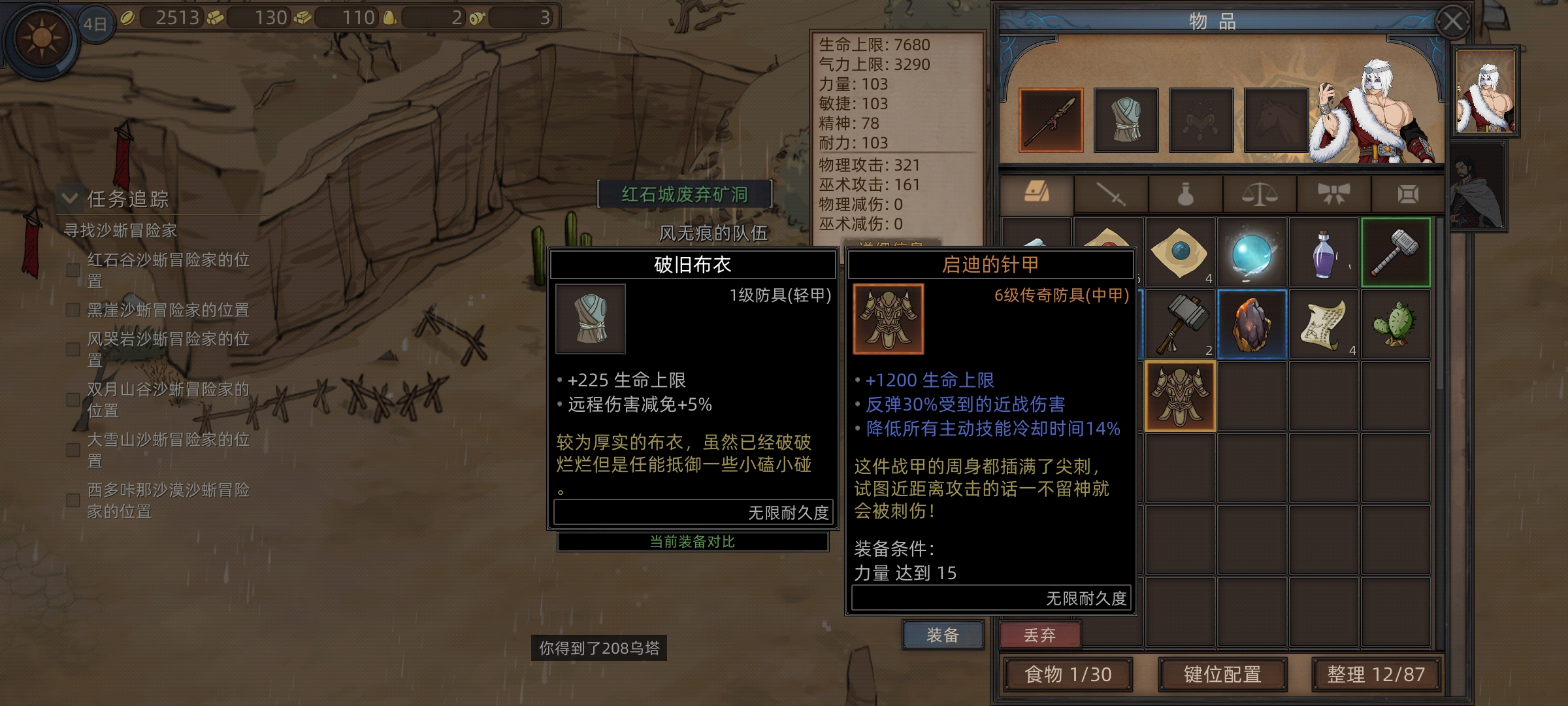Switch to the balance scales tab

[1259, 194]
